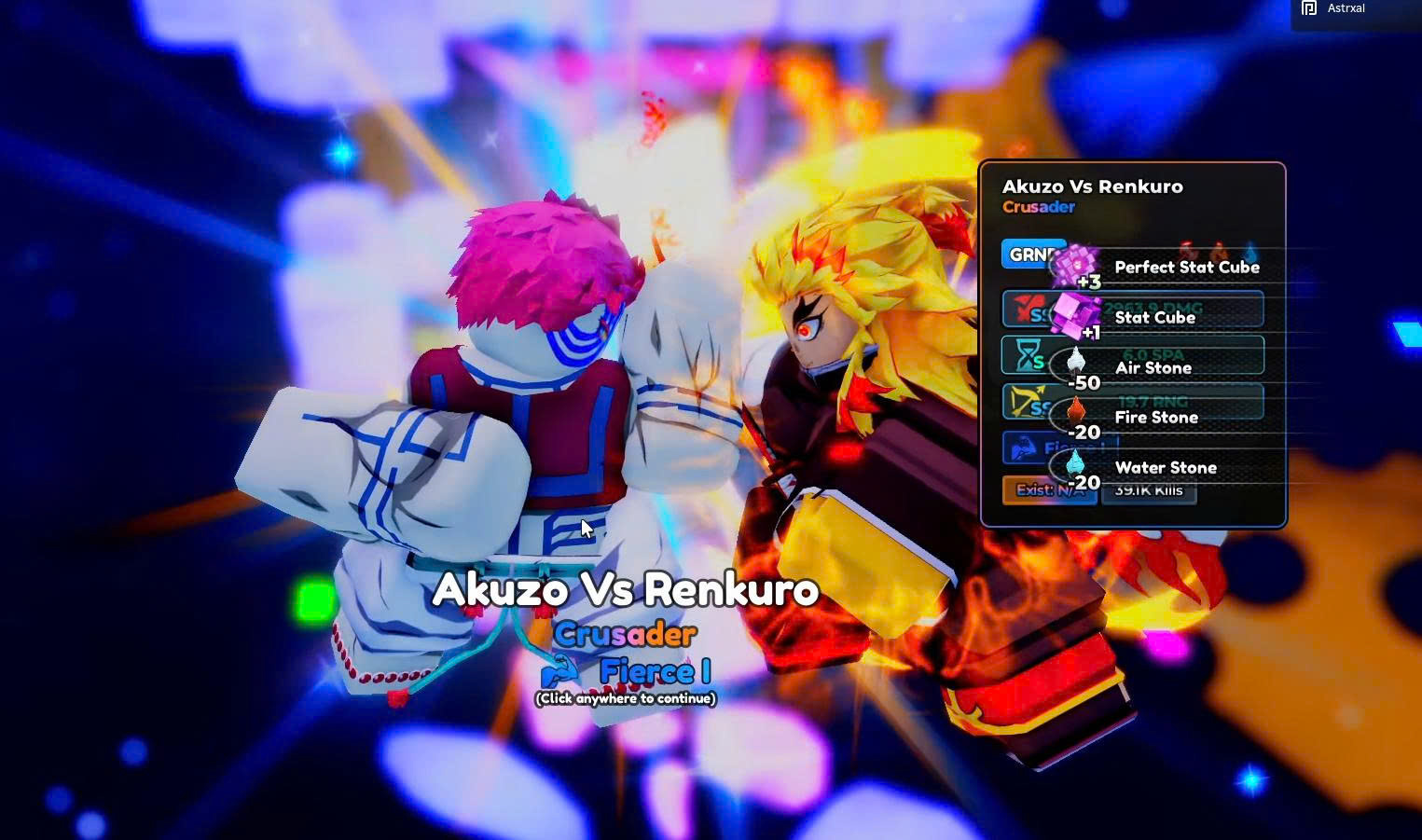This screenshot has height=840, width=1422.
Task: Click the continue prompt text
Action: pos(625,697)
